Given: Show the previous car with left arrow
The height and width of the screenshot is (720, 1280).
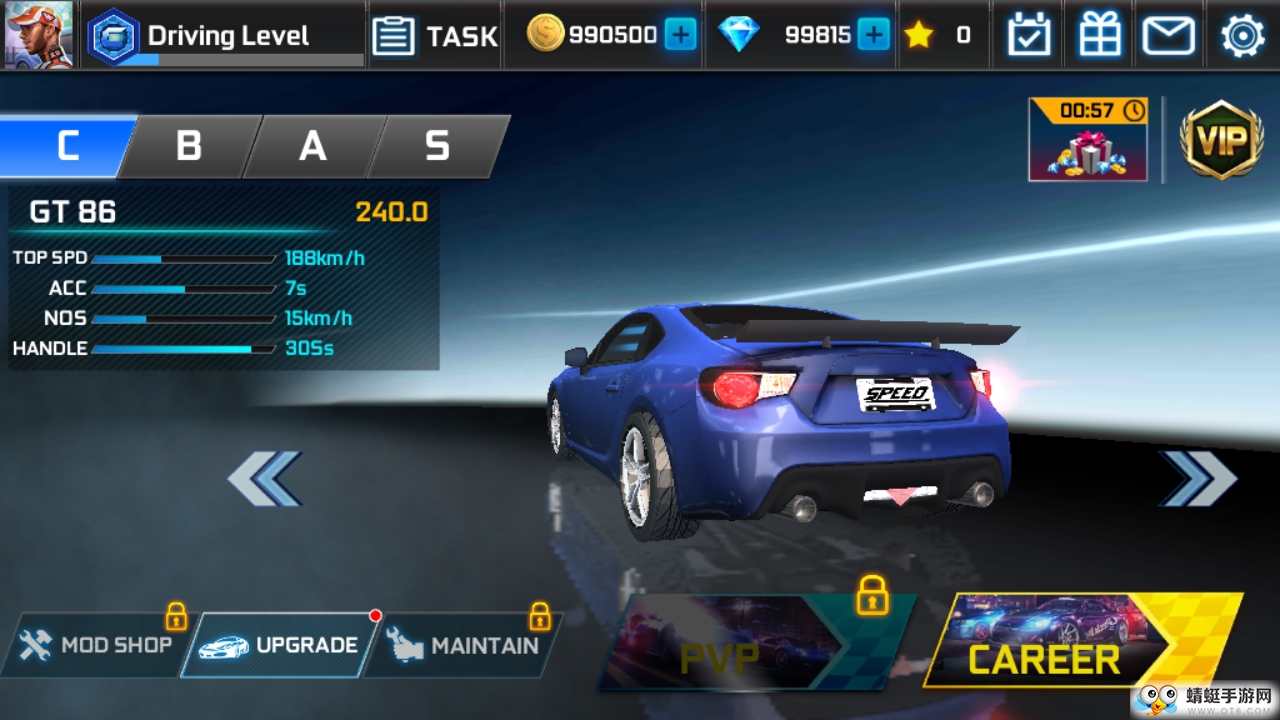Looking at the screenshot, I should pyautogui.click(x=265, y=478).
